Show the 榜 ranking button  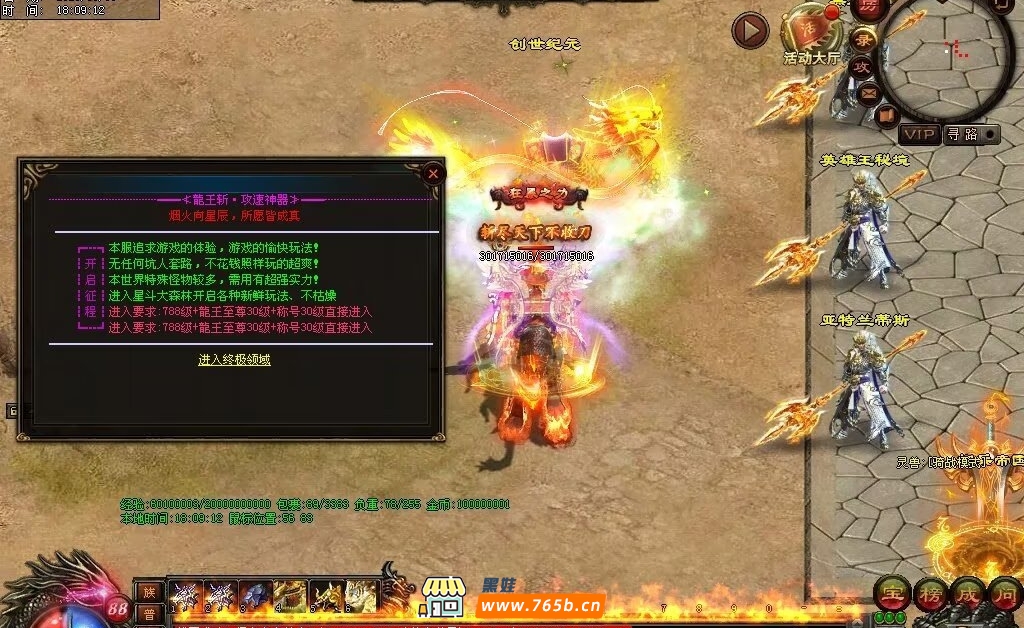928,593
